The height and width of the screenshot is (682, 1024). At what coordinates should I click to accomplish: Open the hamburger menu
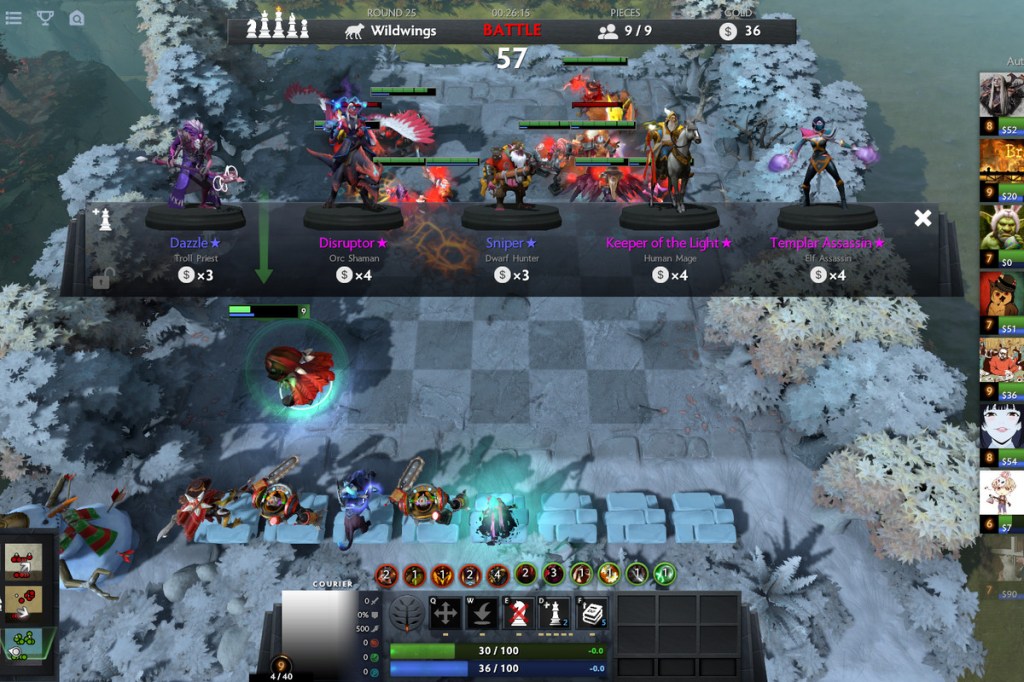[x=14, y=17]
